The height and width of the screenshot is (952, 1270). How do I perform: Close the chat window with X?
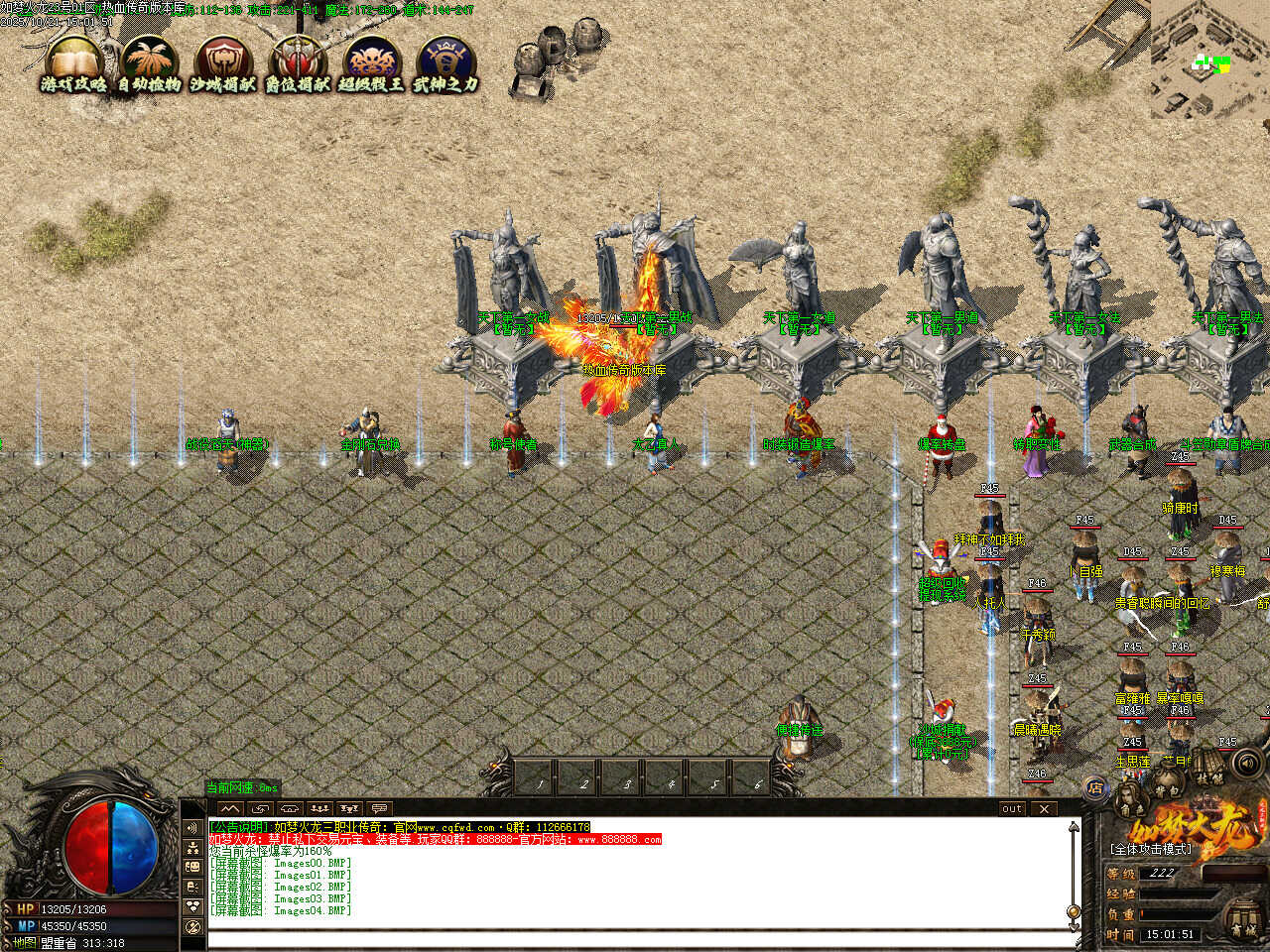[x=1044, y=808]
